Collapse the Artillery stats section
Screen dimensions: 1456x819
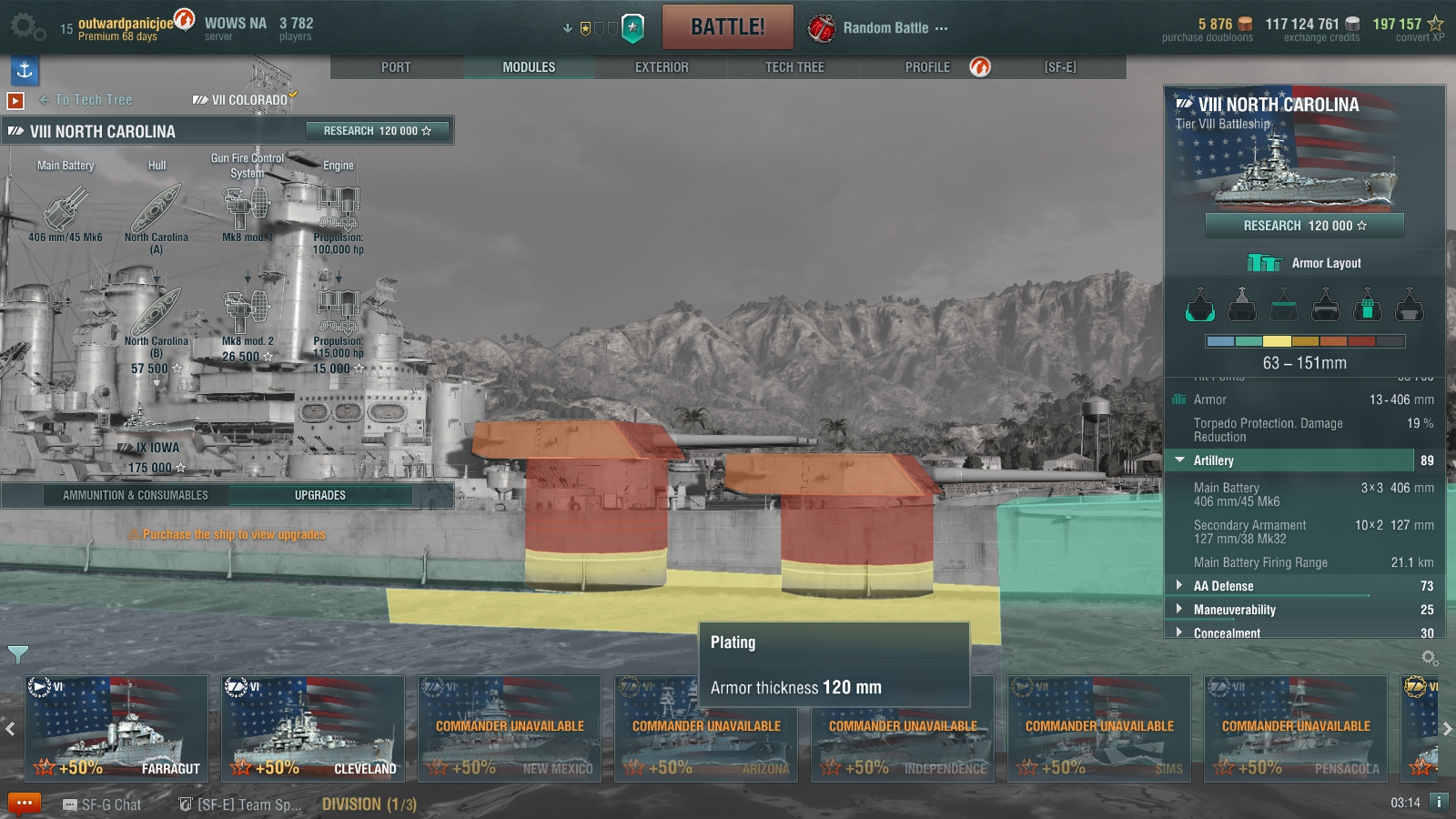click(1213, 460)
